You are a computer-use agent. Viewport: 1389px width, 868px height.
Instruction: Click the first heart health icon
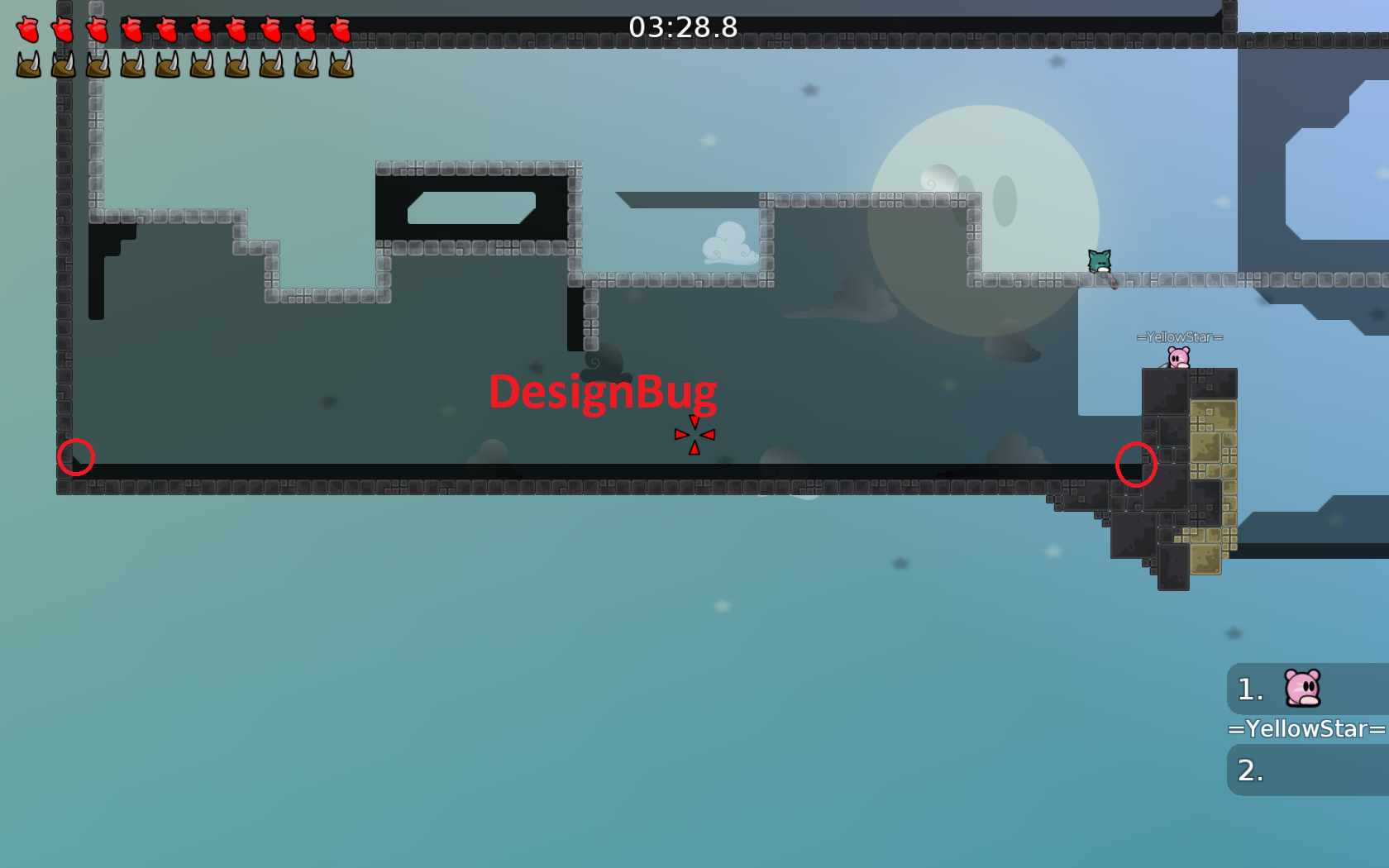point(30,31)
